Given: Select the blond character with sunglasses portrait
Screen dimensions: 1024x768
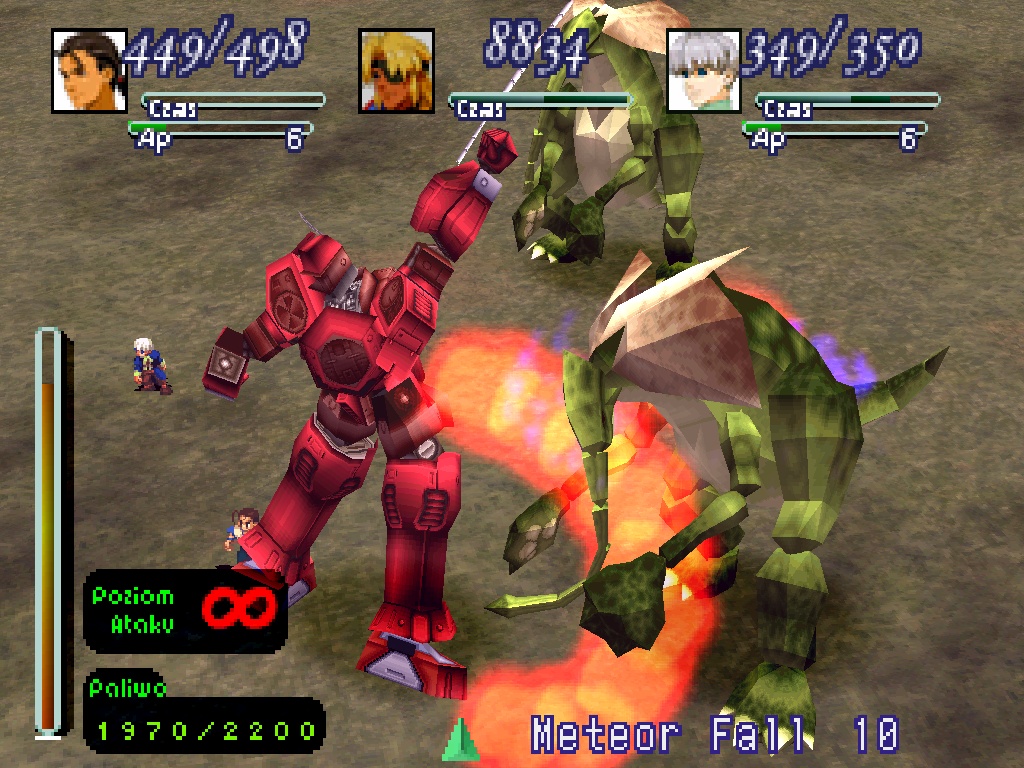Looking at the screenshot, I should pos(396,70).
